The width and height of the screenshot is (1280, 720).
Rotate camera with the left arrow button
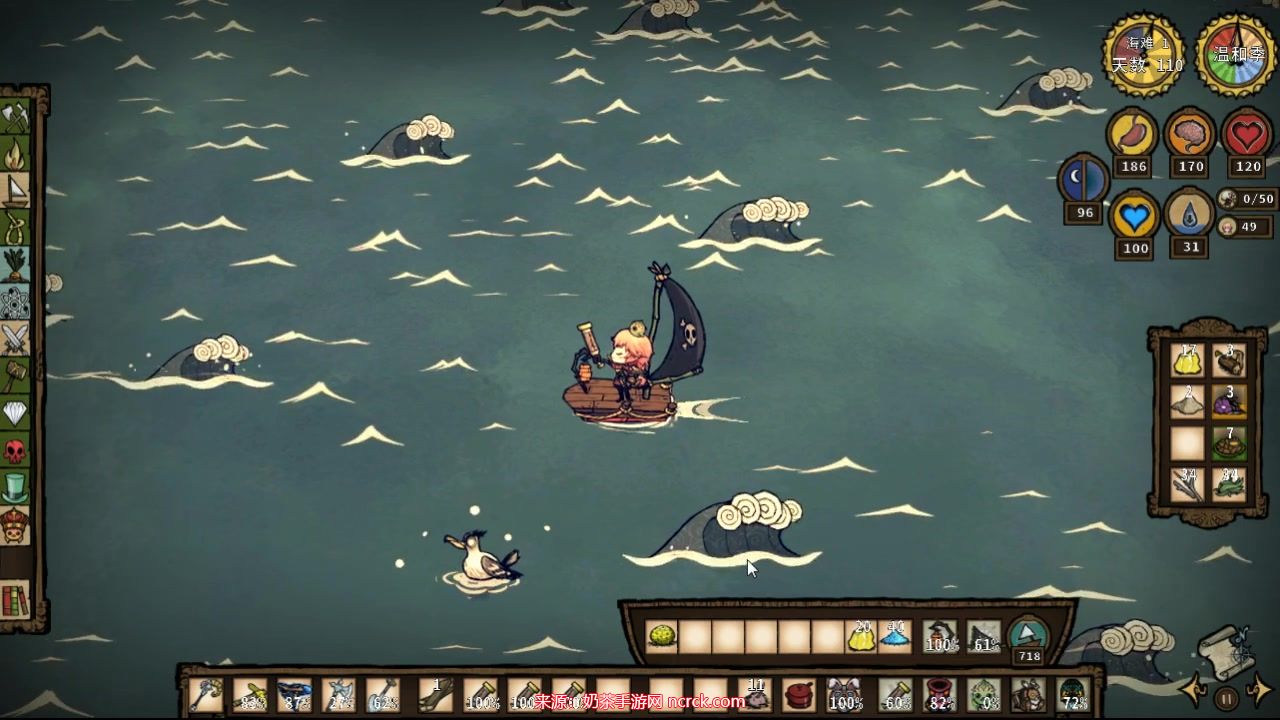coord(1193,689)
